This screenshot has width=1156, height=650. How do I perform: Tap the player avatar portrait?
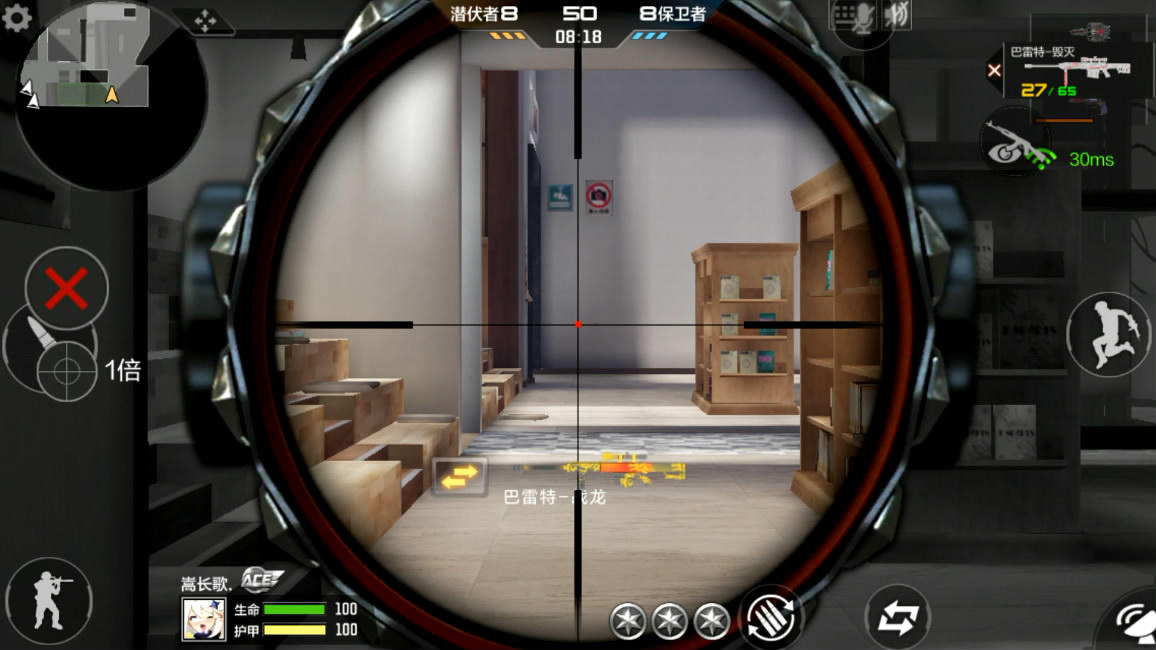pos(203,619)
